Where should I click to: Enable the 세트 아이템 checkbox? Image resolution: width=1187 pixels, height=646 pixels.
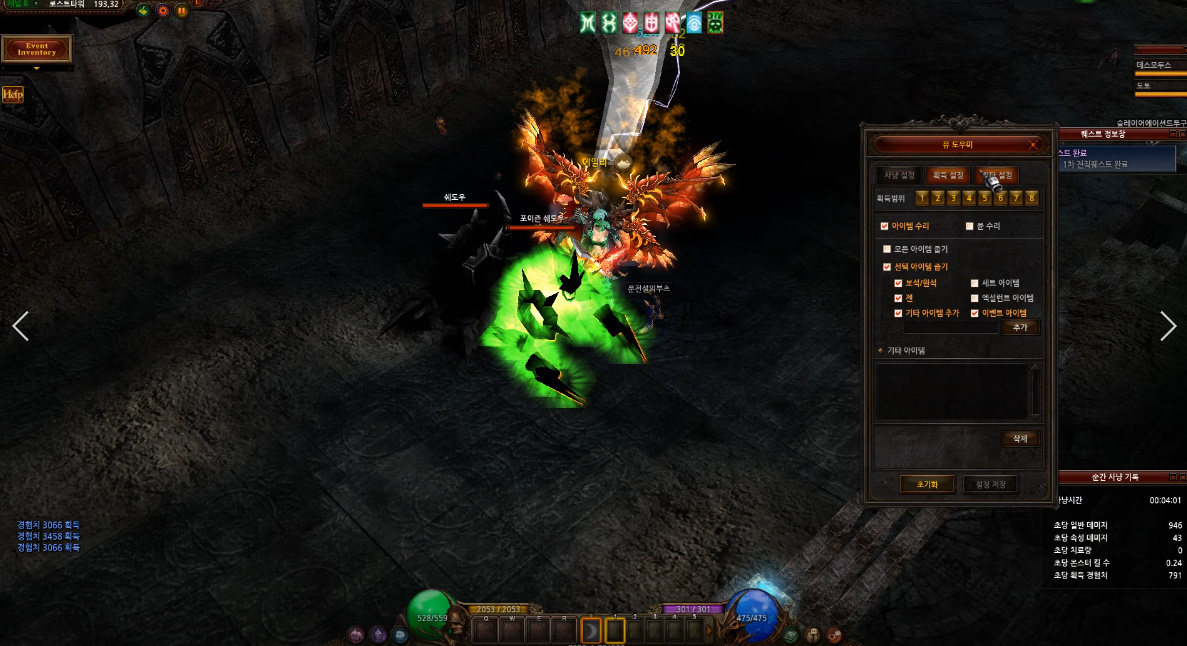point(975,283)
